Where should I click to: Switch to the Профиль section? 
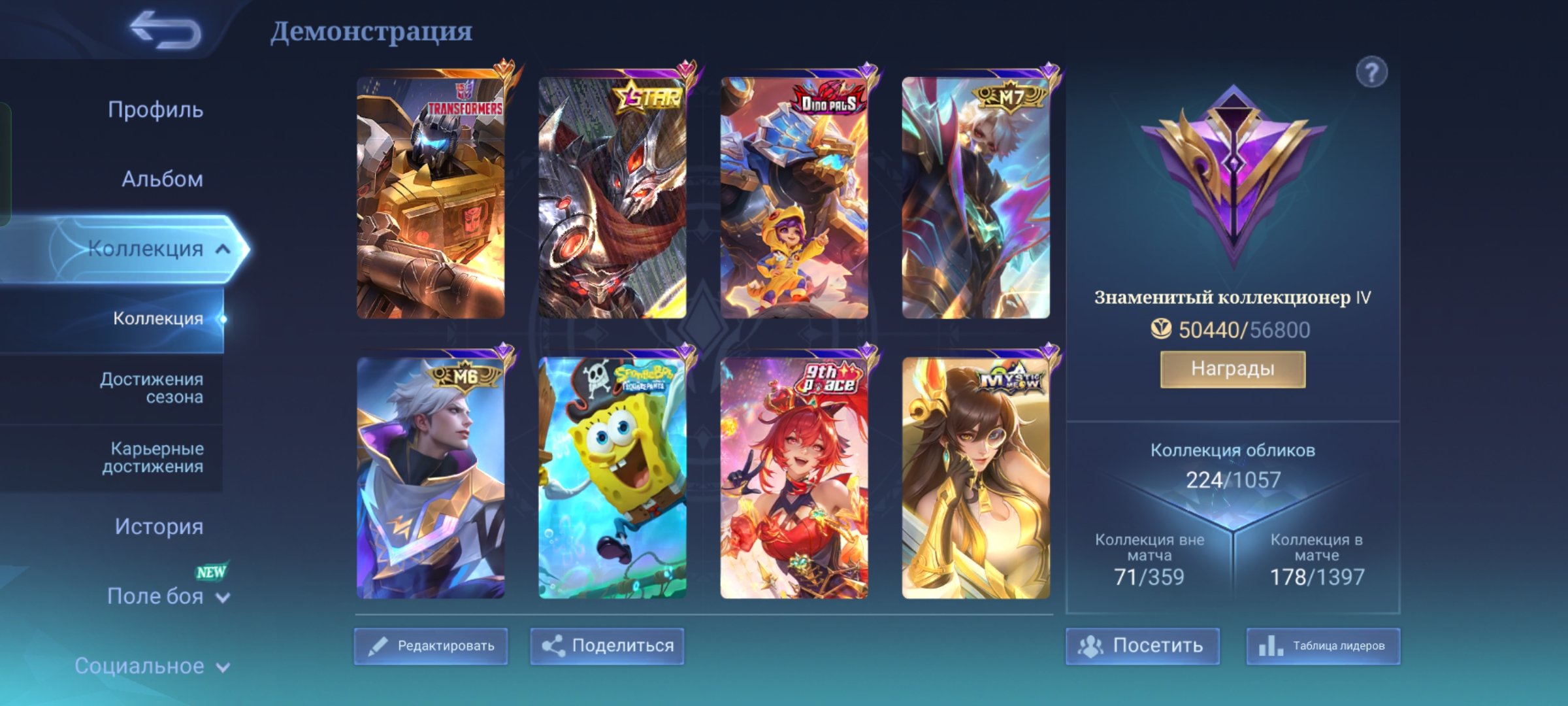pos(157,110)
